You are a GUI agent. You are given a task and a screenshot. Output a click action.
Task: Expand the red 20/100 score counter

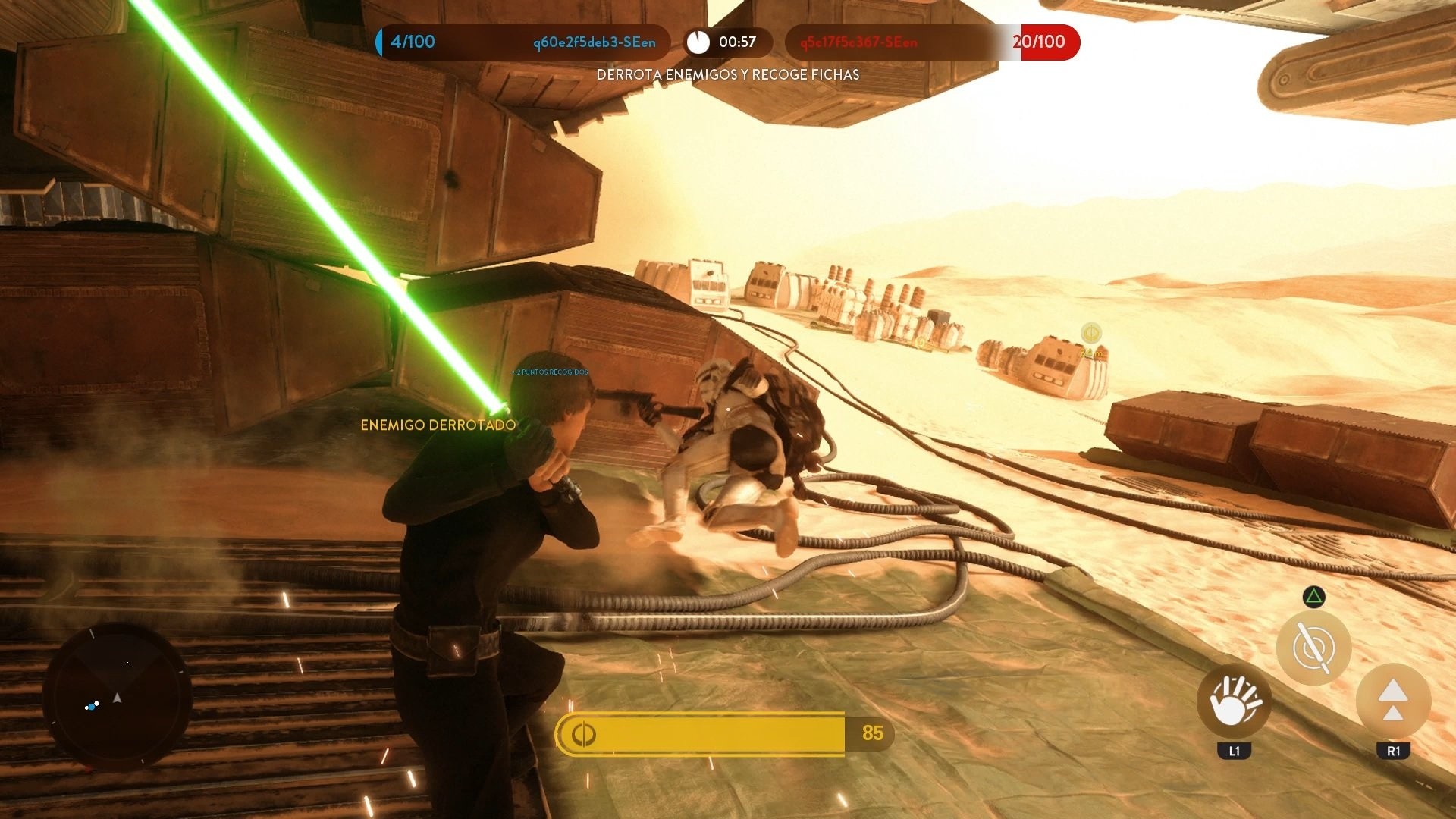click(x=1038, y=42)
